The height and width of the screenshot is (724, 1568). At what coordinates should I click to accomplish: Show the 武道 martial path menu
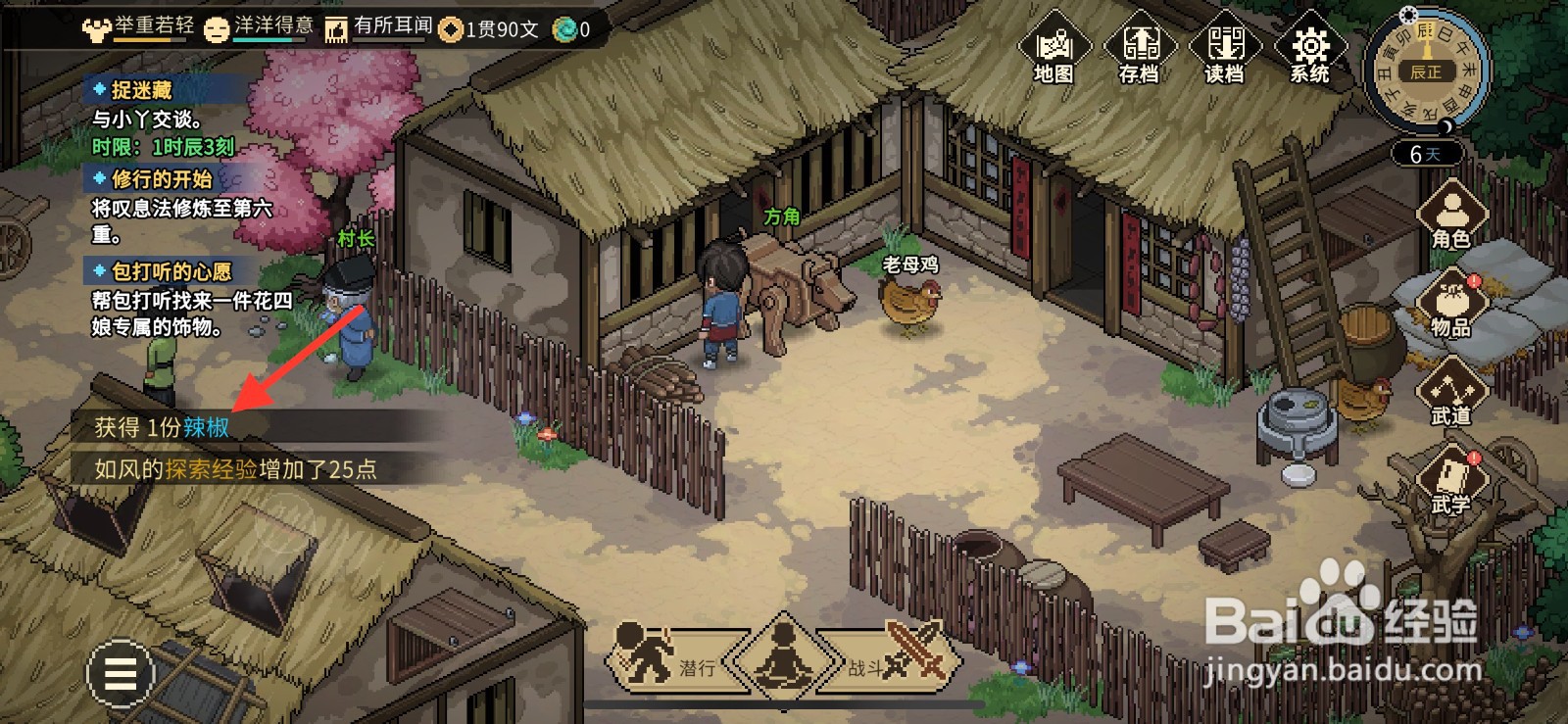tap(1450, 392)
